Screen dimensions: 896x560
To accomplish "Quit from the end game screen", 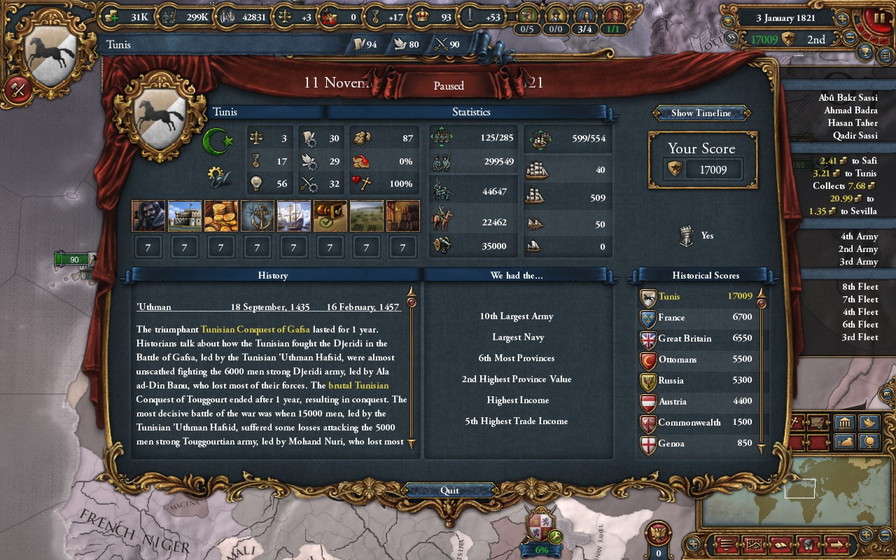I will click(x=449, y=491).
